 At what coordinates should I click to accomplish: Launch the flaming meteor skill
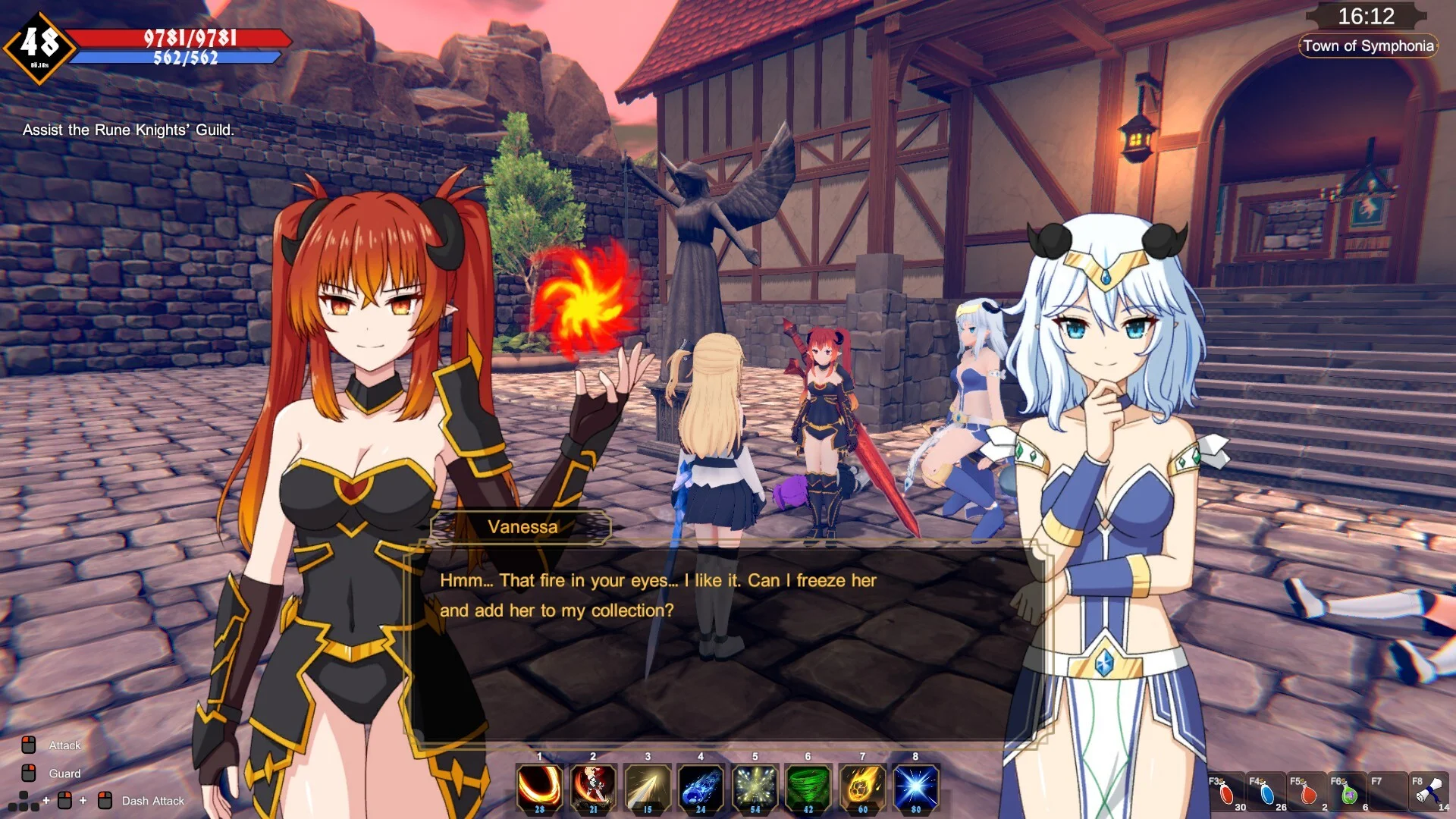pyautogui.click(x=862, y=787)
